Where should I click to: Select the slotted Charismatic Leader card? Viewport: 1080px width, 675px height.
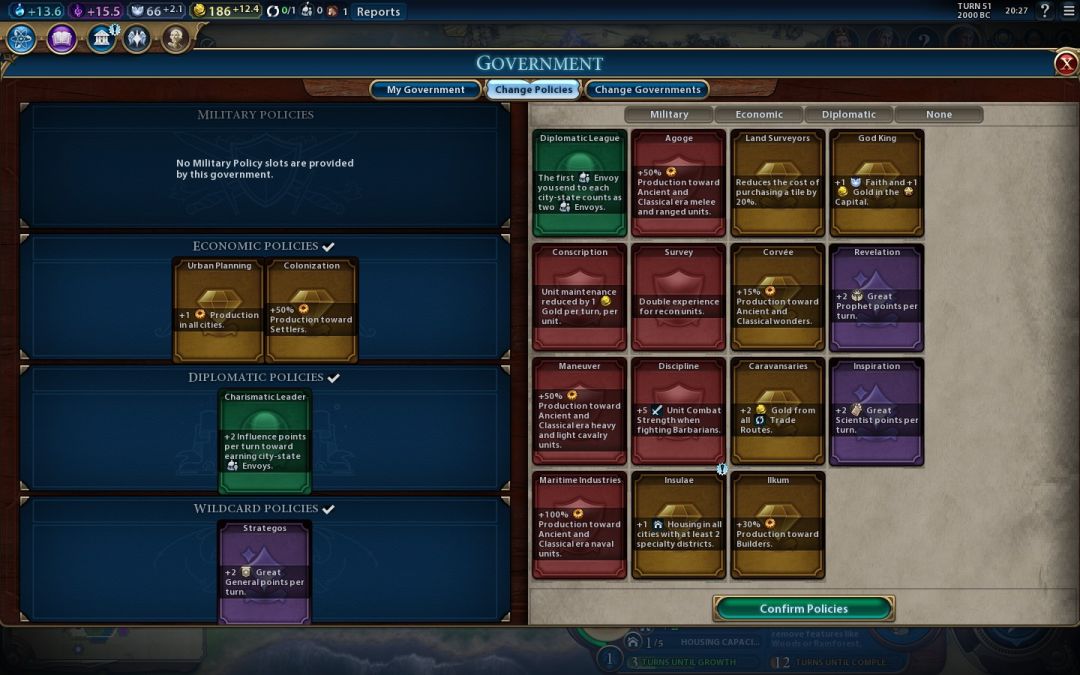[265, 441]
